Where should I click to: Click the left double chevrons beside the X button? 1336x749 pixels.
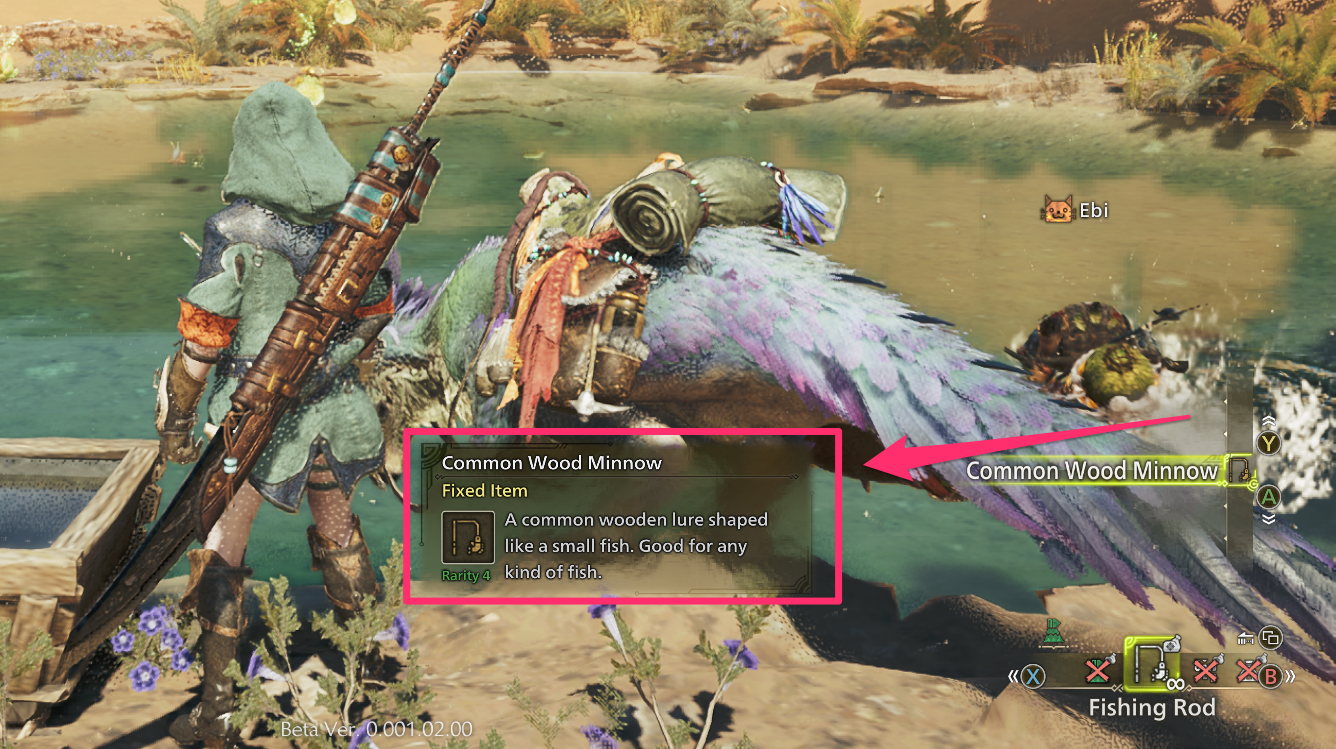point(1014,674)
